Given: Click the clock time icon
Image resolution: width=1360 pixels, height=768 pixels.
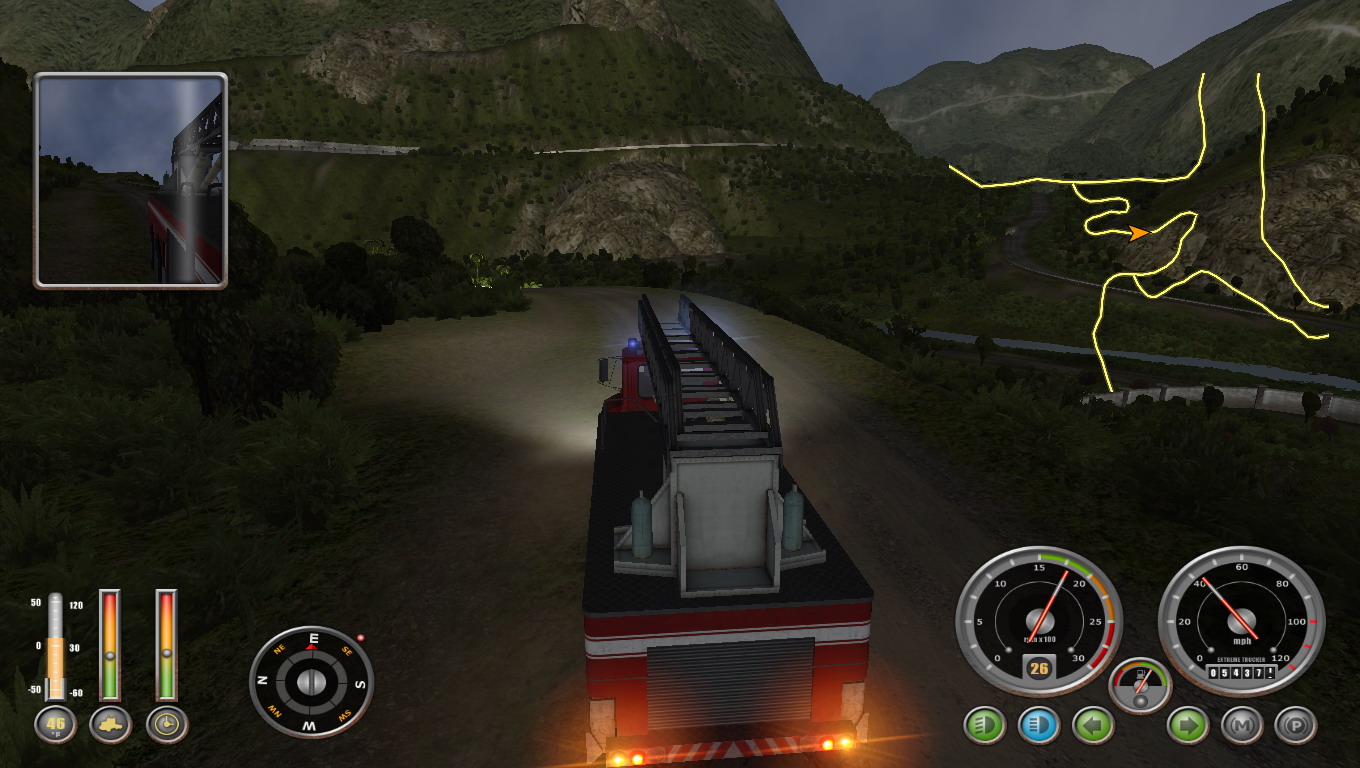Looking at the screenshot, I should pos(167,725).
